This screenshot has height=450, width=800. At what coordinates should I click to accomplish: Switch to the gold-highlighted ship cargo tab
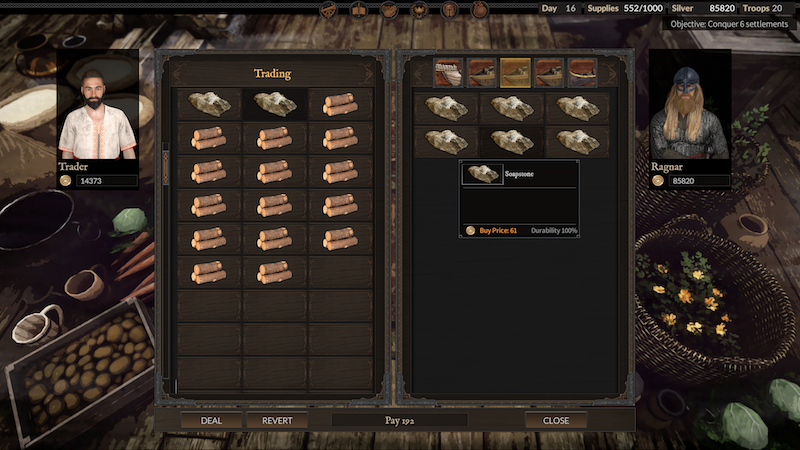click(x=515, y=72)
